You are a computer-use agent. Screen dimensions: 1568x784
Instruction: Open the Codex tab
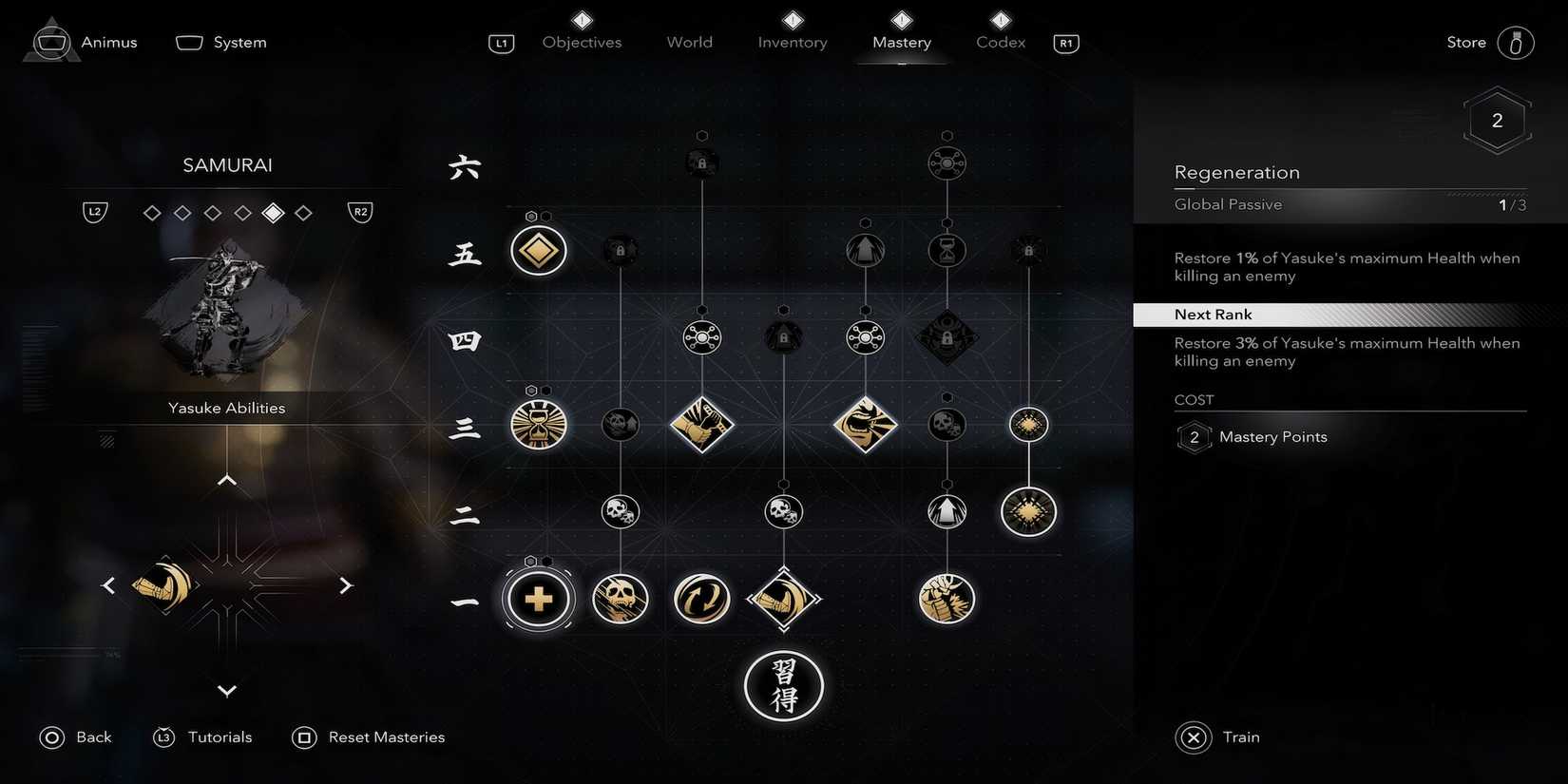point(999,42)
